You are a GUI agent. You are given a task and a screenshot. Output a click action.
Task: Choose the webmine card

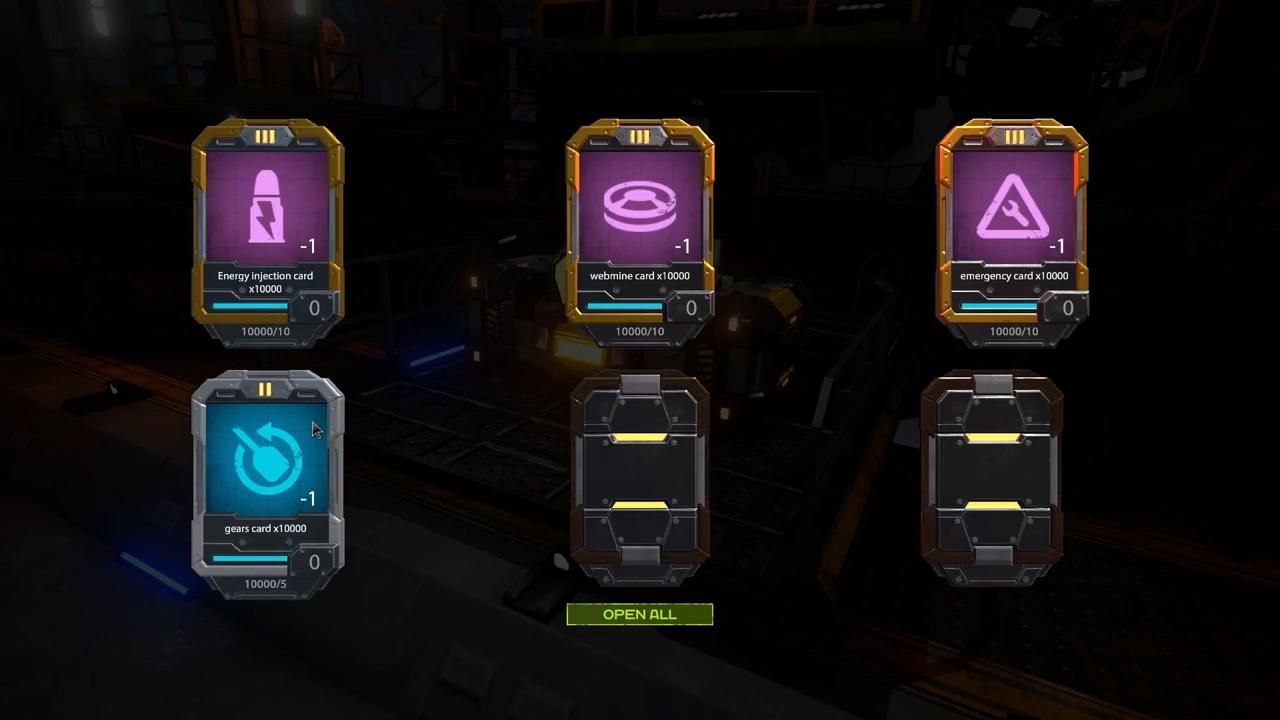[x=640, y=232]
